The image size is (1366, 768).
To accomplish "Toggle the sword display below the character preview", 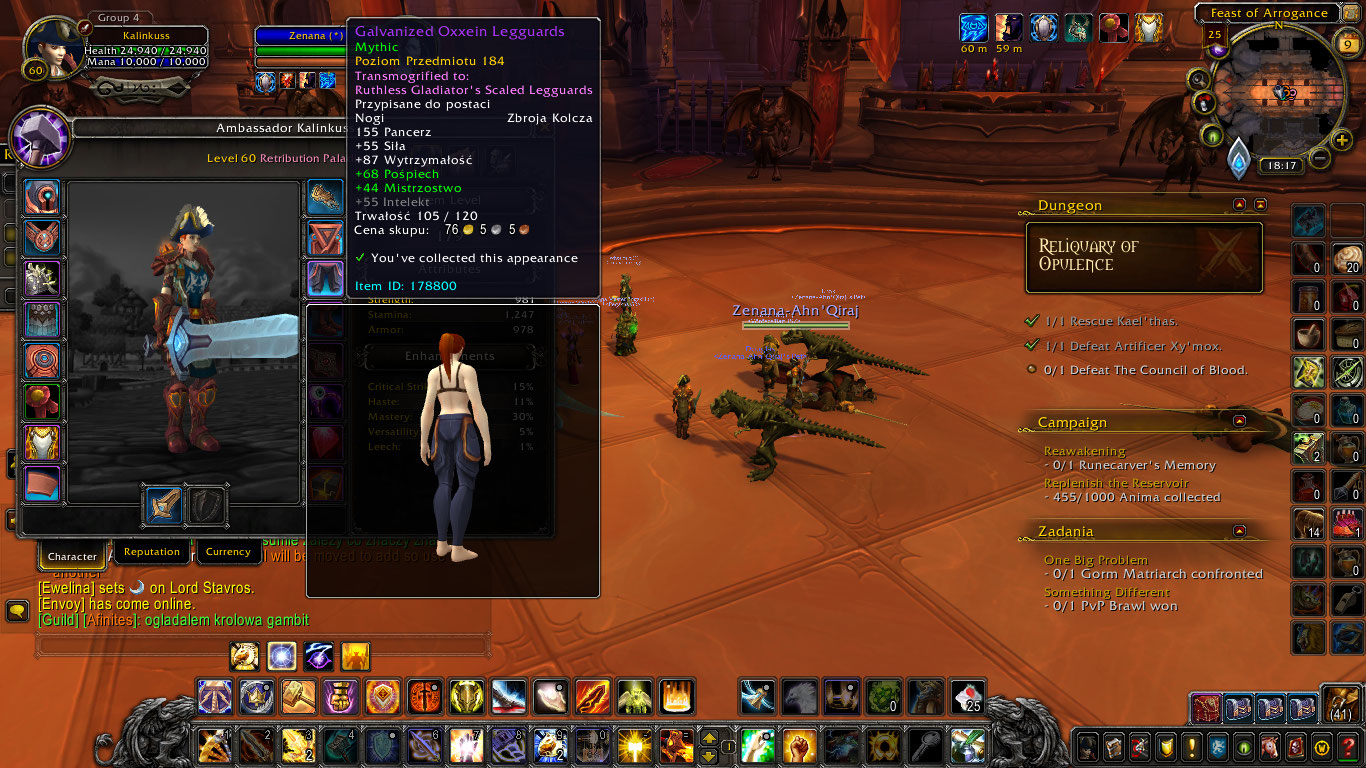I will point(162,506).
